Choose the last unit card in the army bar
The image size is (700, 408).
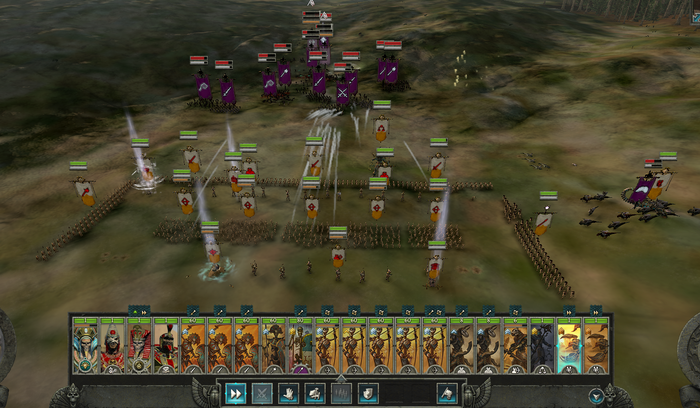pyautogui.click(x=597, y=346)
